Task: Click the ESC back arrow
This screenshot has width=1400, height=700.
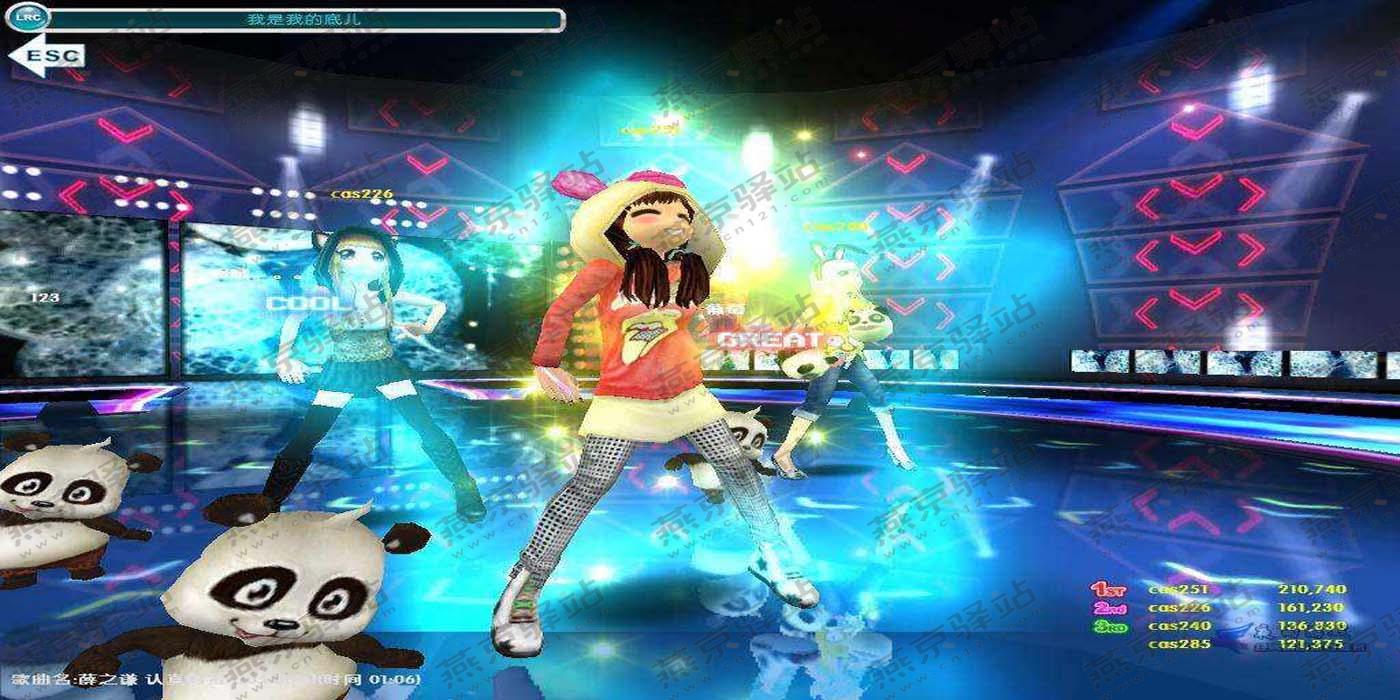Action: click(46, 56)
